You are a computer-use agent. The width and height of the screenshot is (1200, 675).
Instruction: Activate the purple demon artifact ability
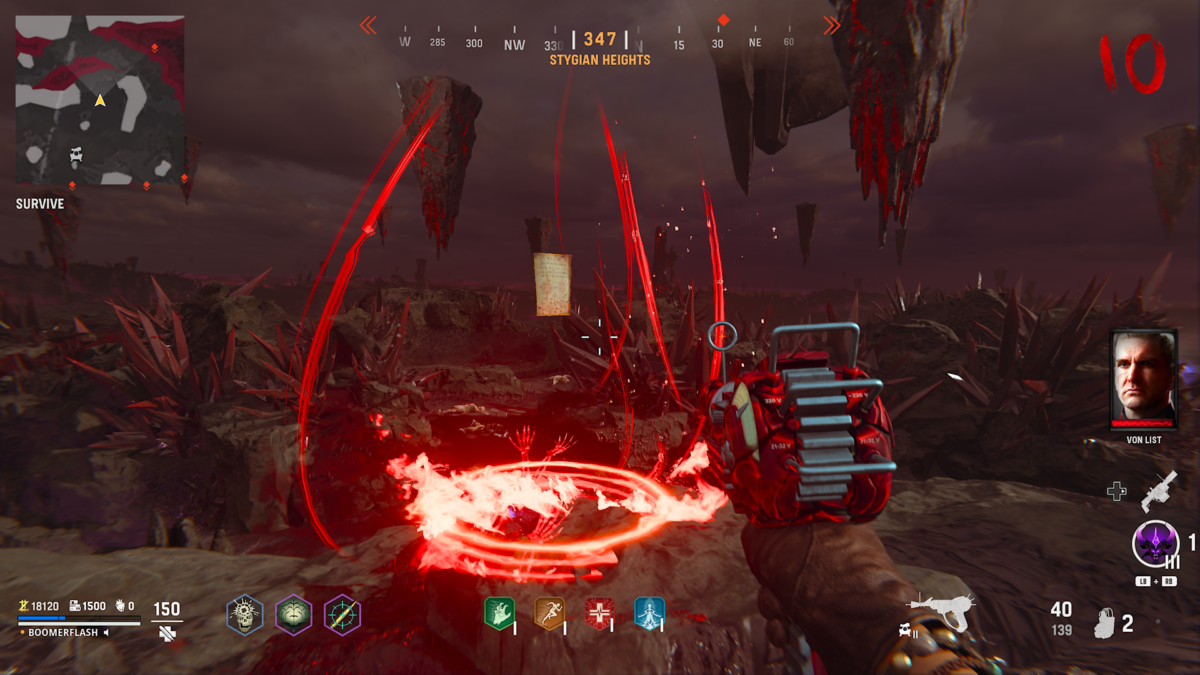[1155, 545]
